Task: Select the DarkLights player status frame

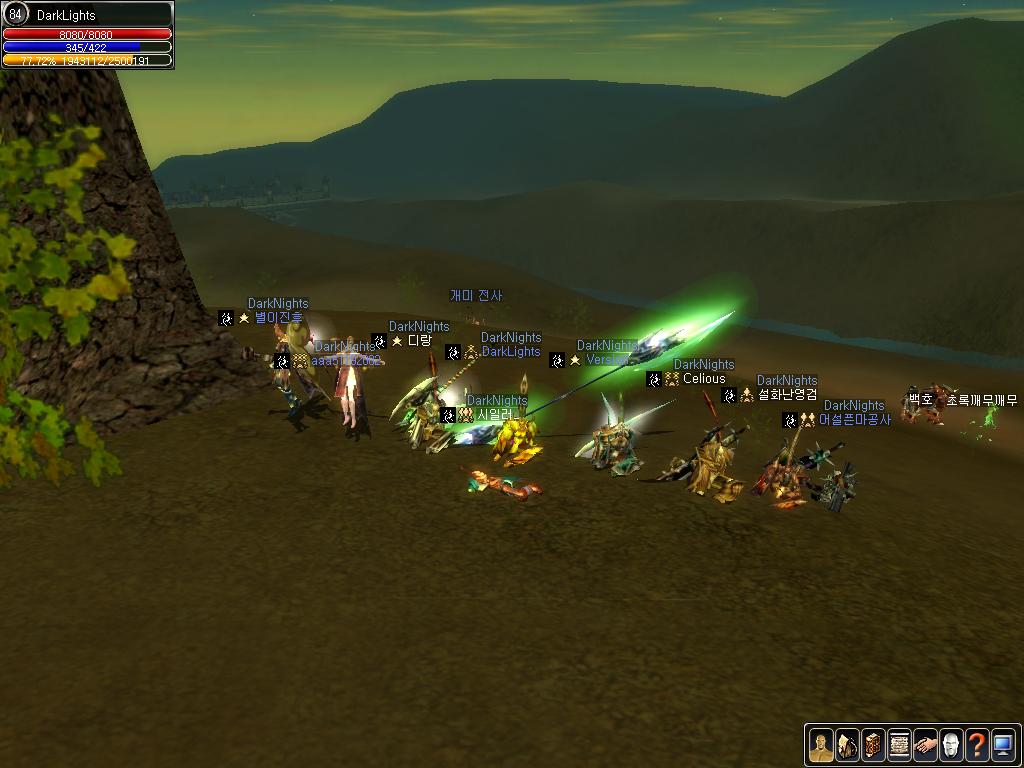Action: [x=88, y=35]
